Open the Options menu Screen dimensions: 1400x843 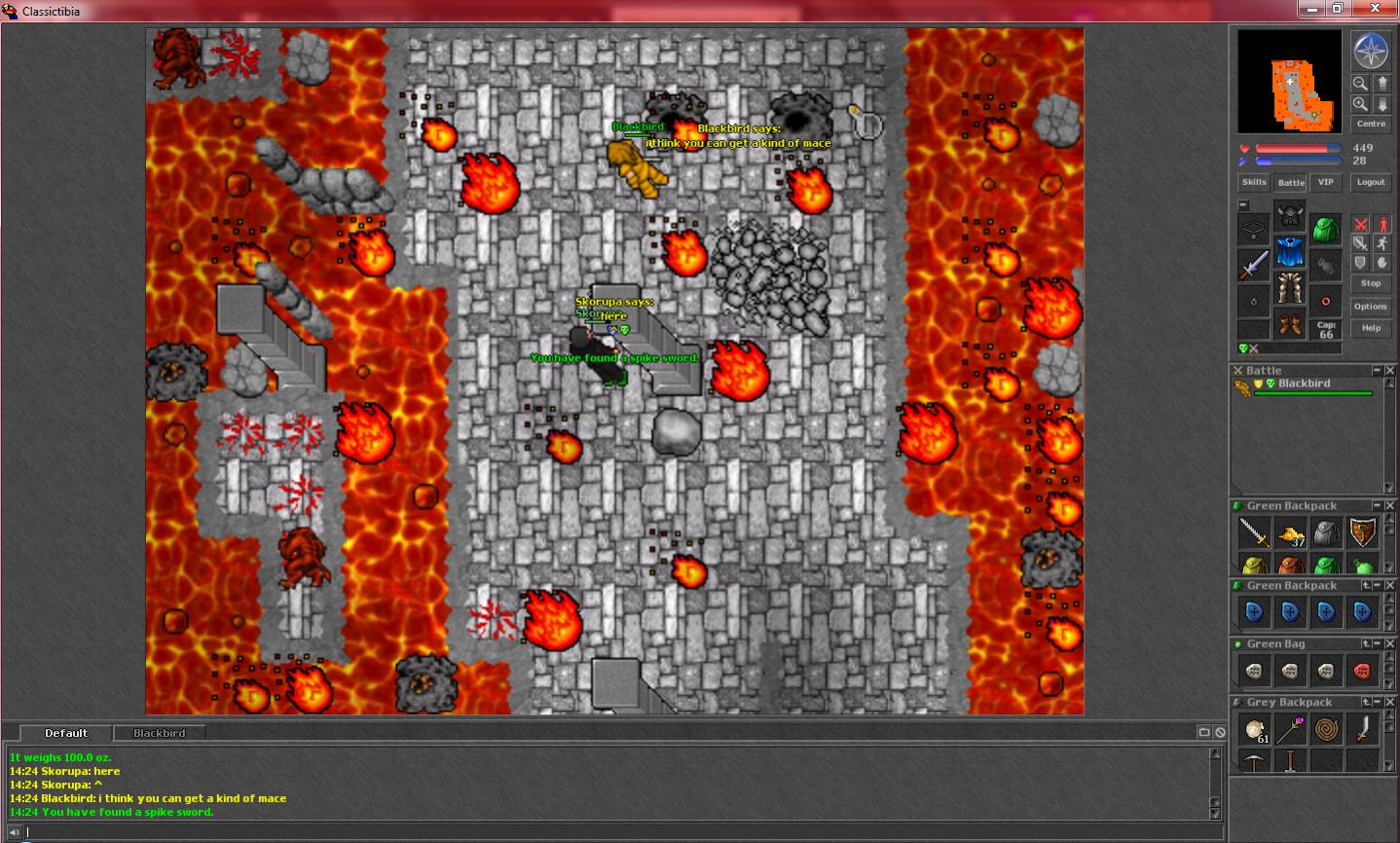(x=1371, y=307)
